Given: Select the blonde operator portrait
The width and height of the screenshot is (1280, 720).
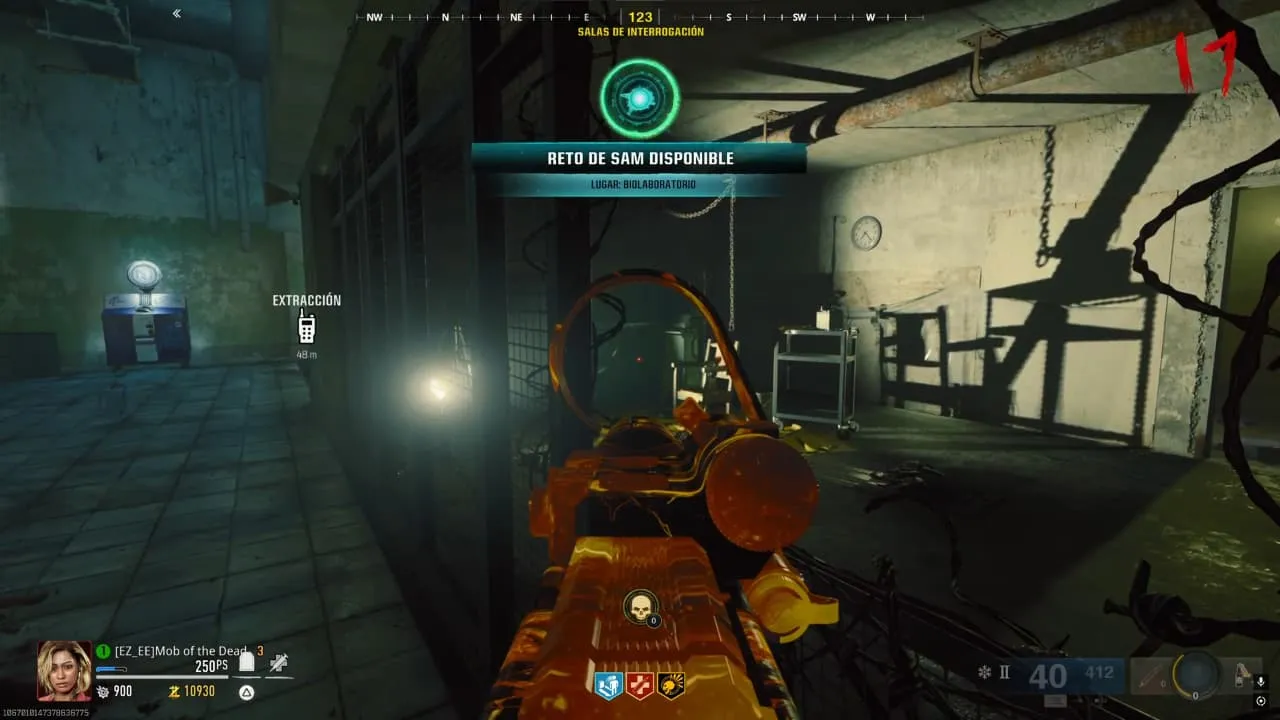Looking at the screenshot, I should pyautogui.click(x=64, y=670).
